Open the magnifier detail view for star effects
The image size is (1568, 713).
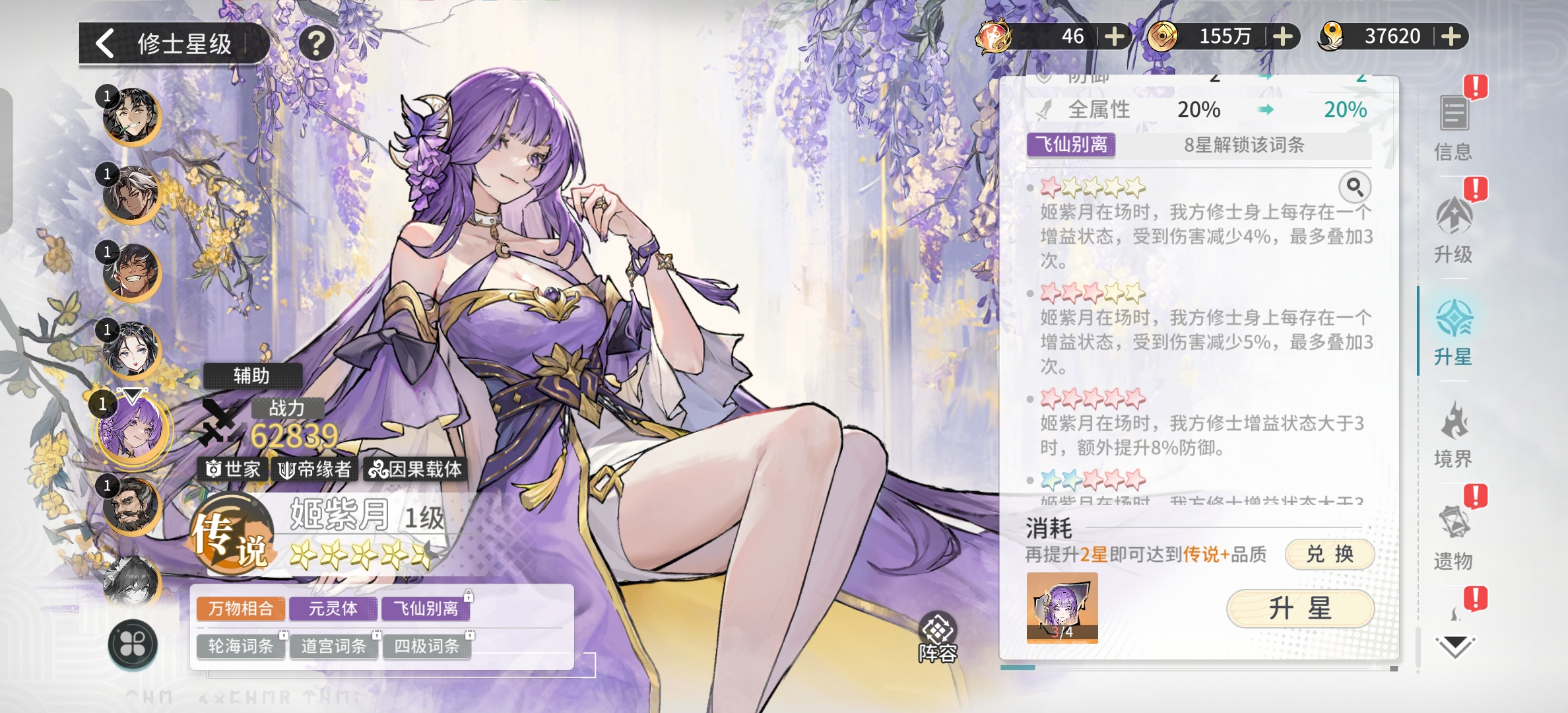(1354, 187)
